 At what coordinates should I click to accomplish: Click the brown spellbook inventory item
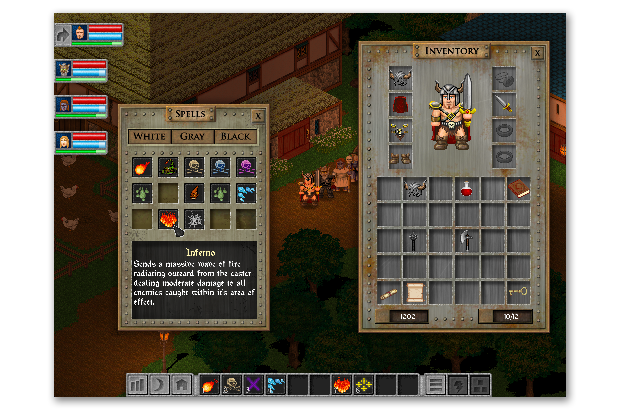517,187
